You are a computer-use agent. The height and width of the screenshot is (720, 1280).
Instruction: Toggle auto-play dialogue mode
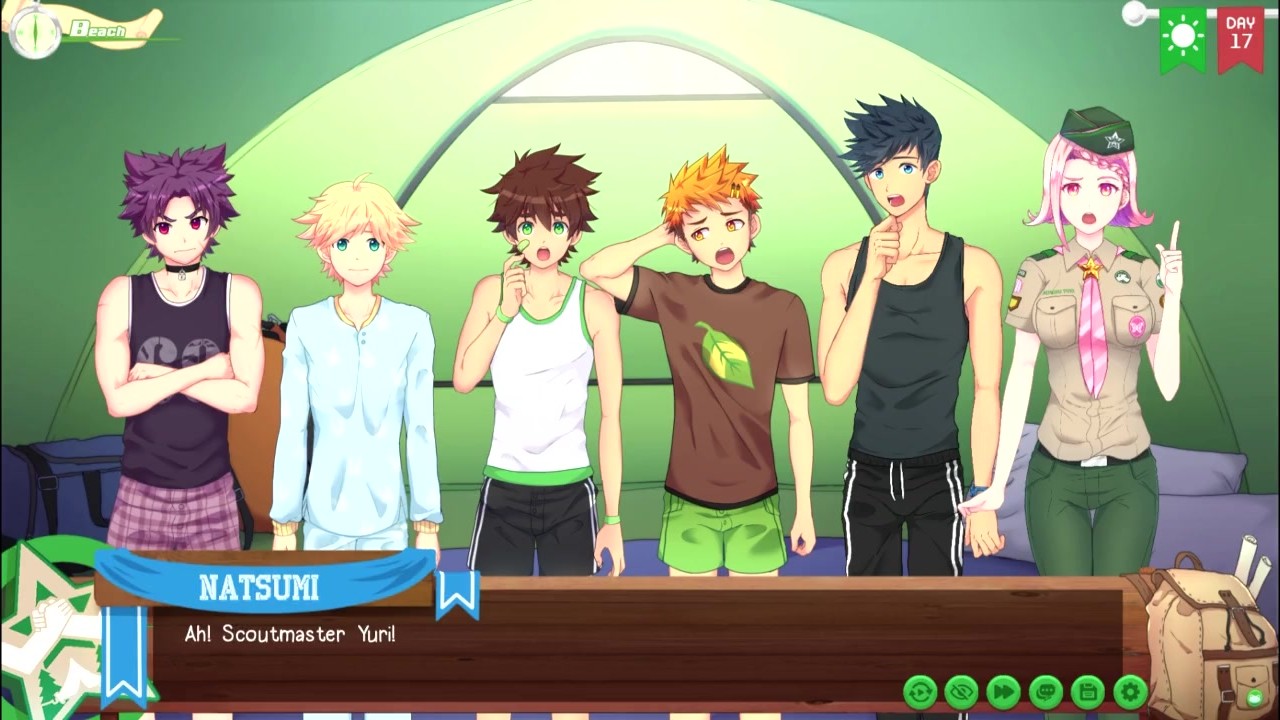920,691
